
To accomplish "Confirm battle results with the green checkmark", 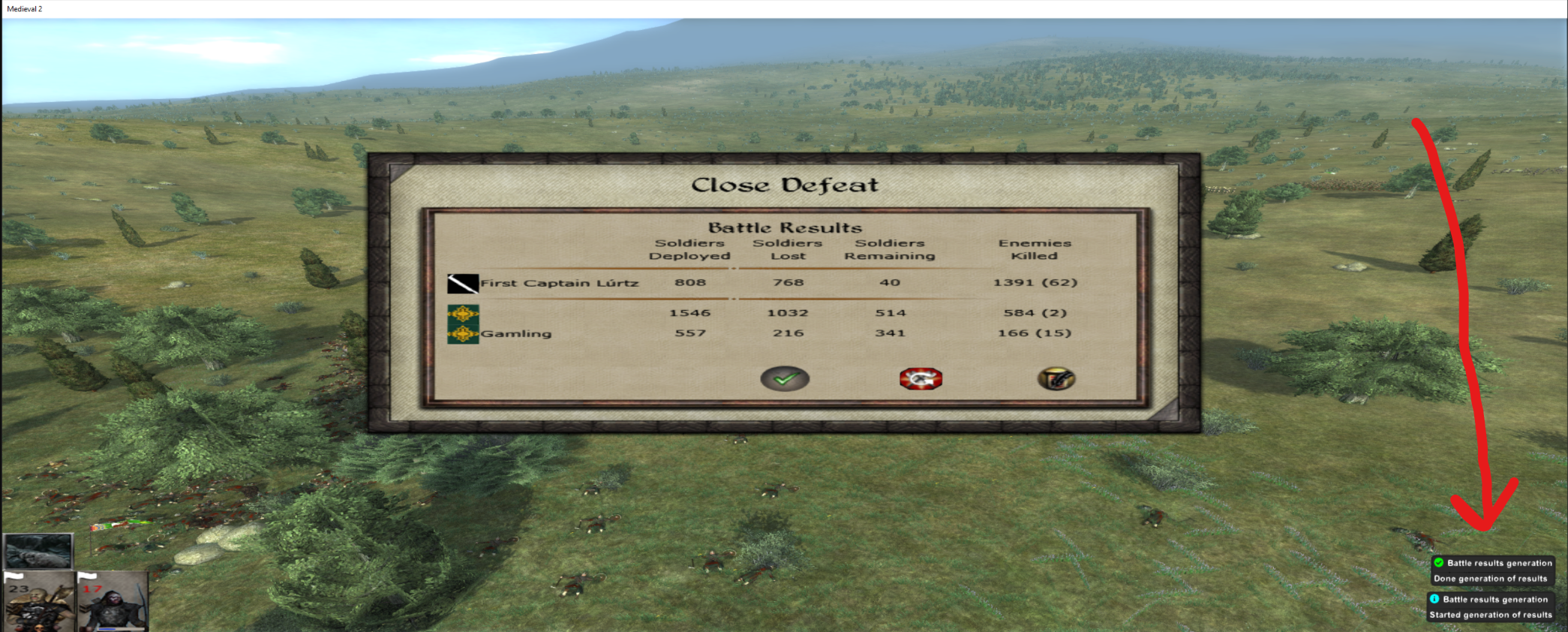I will tap(785, 378).
